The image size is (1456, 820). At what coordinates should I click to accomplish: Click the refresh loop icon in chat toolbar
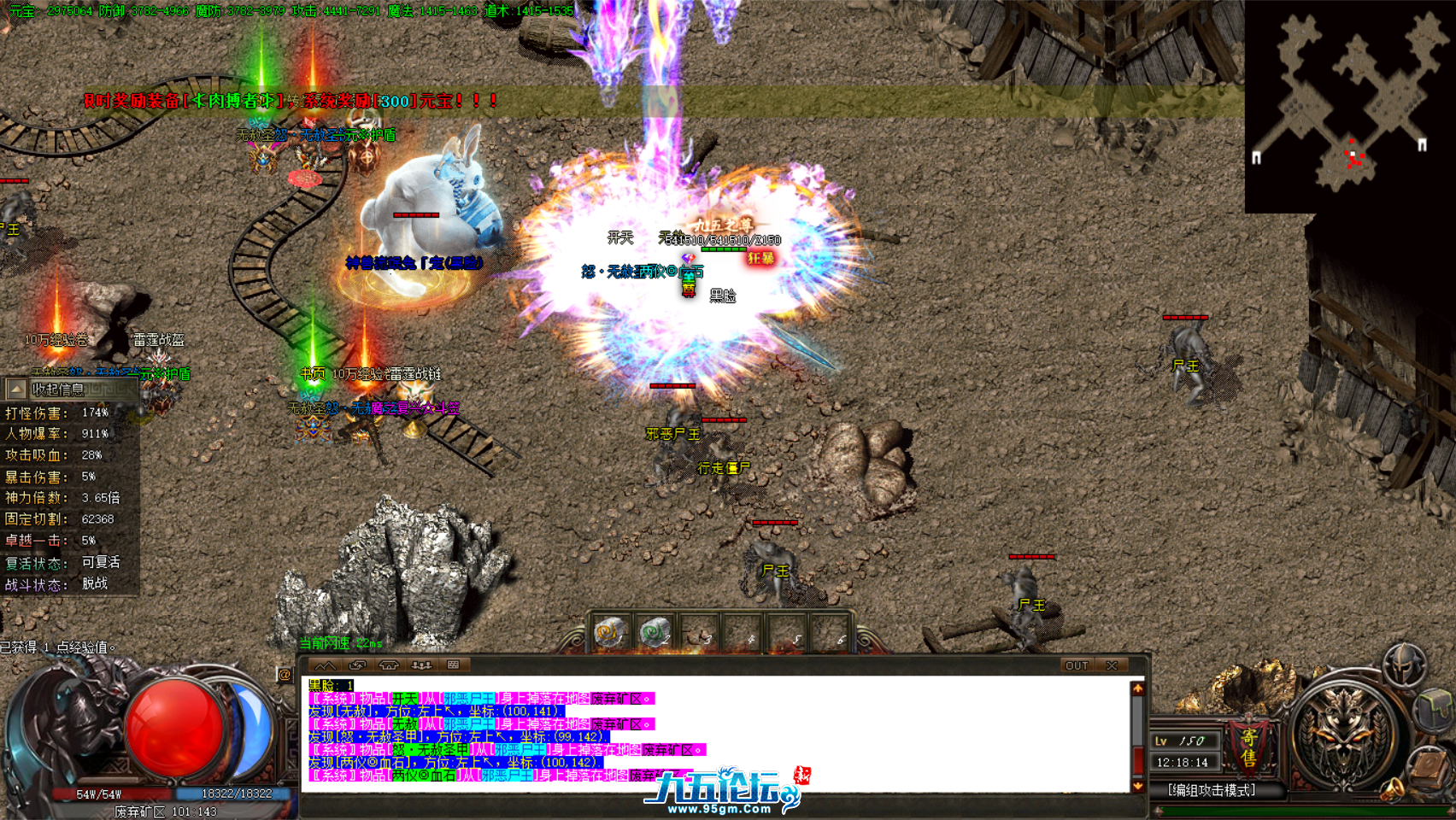[x=357, y=665]
